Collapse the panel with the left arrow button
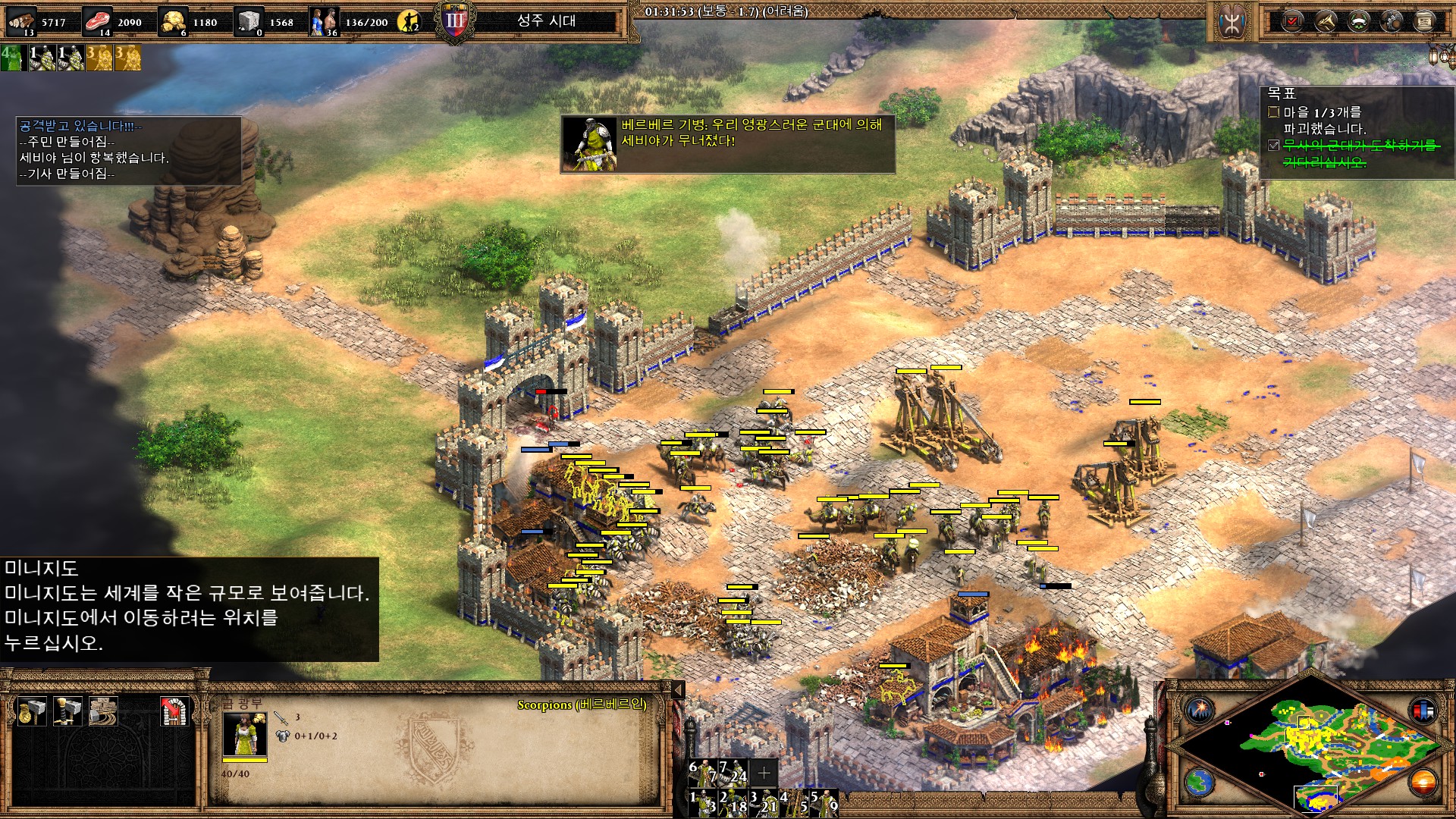 coord(679,689)
